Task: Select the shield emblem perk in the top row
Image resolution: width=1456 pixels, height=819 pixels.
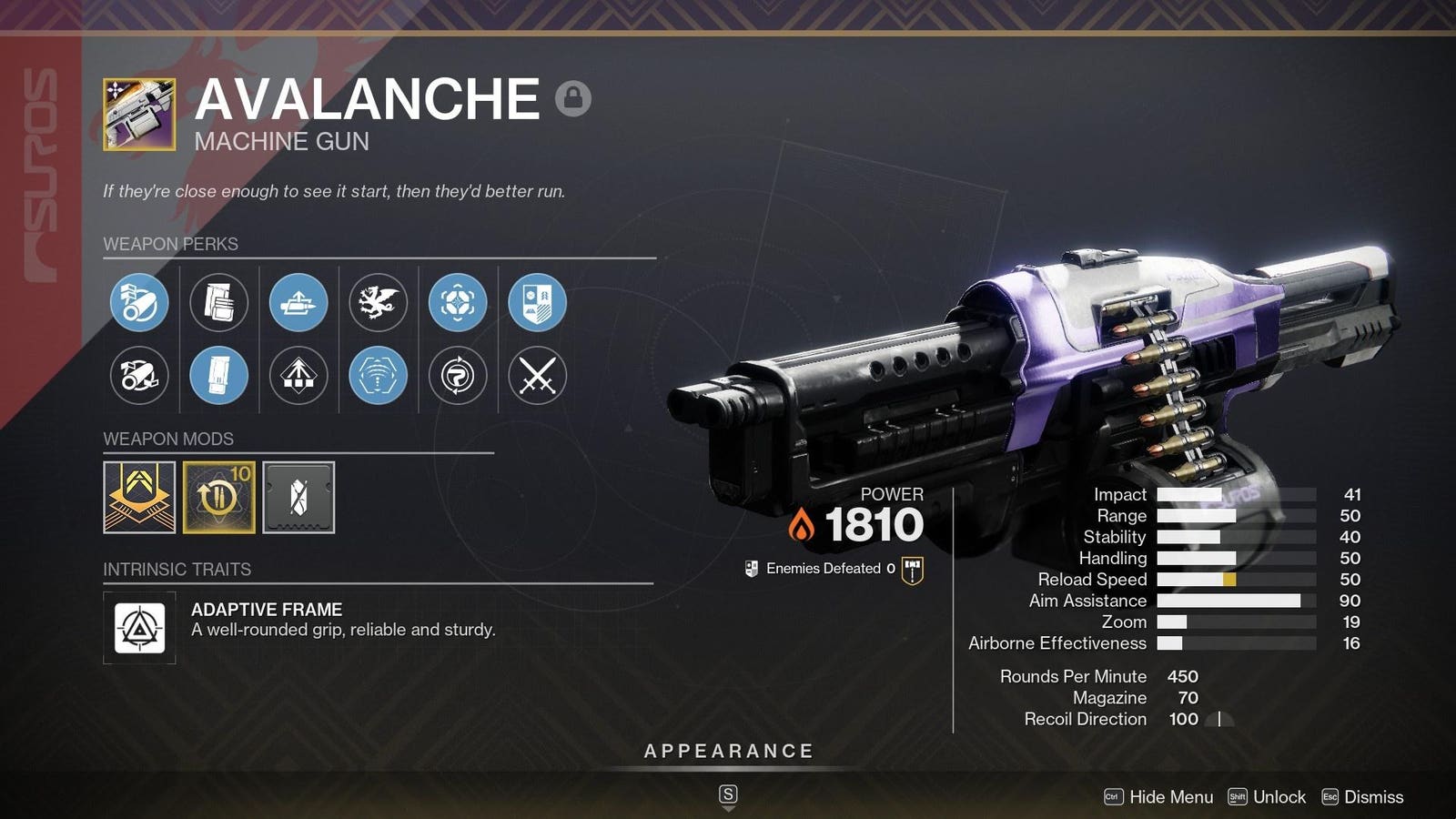Action: 537,303
